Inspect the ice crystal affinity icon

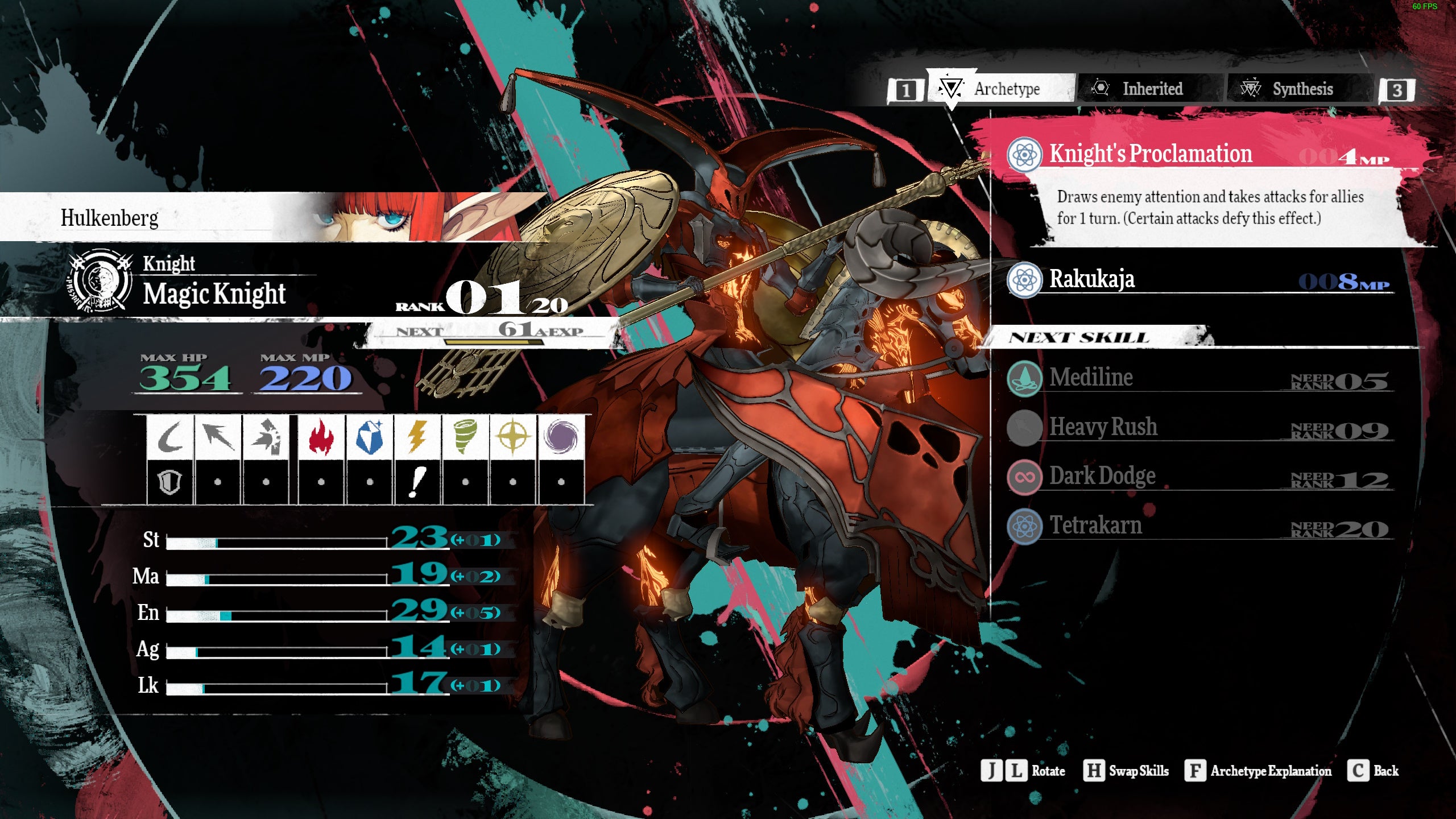coord(369,437)
